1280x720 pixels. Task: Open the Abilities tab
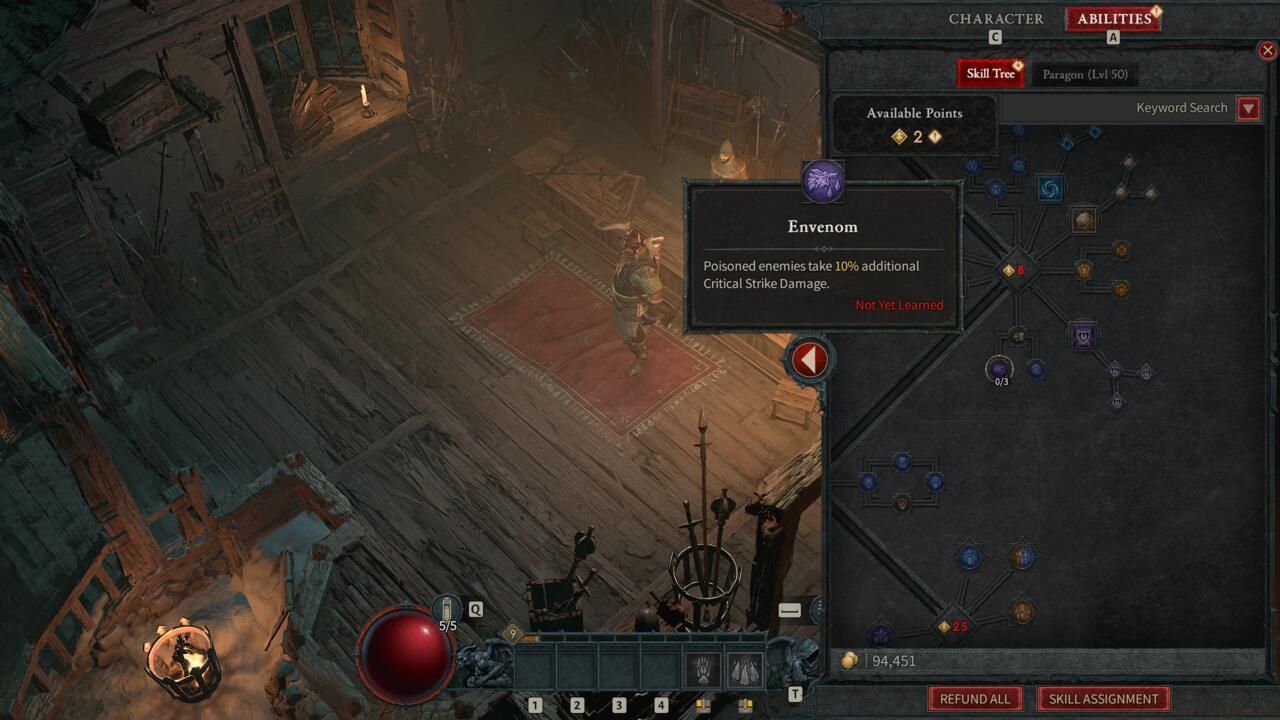1113,19
